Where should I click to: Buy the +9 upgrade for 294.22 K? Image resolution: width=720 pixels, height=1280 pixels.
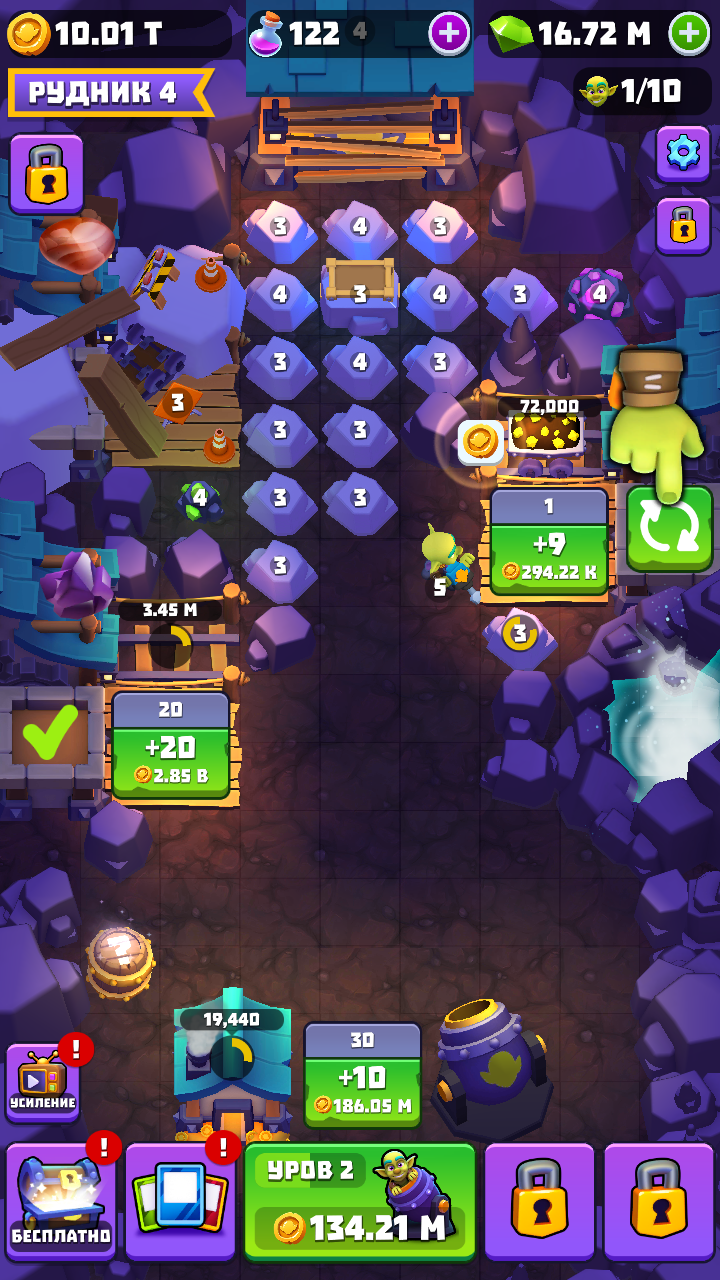pyautogui.click(x=549, y=545)
